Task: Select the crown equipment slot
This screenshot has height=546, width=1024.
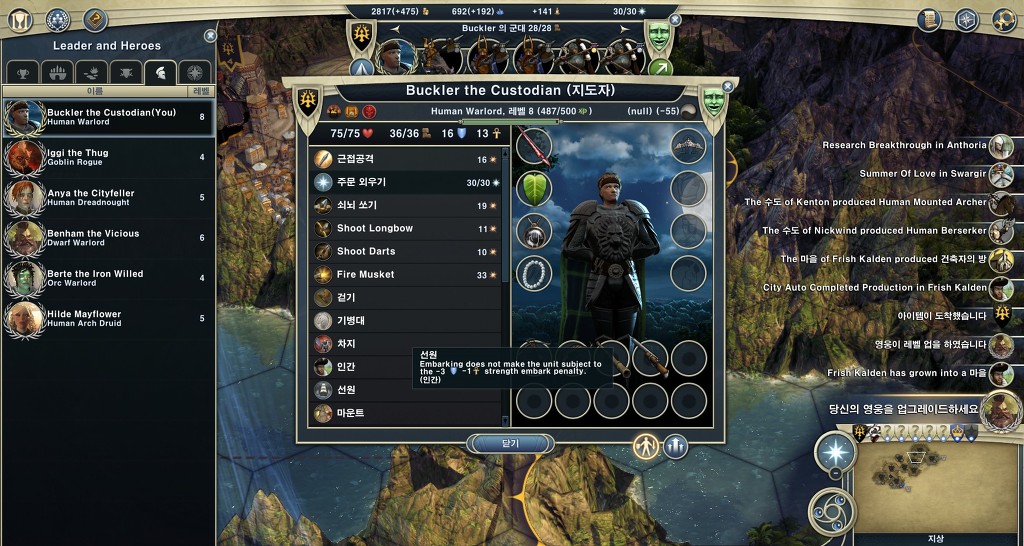Action: pyautogui.click(x=689, y=145)
